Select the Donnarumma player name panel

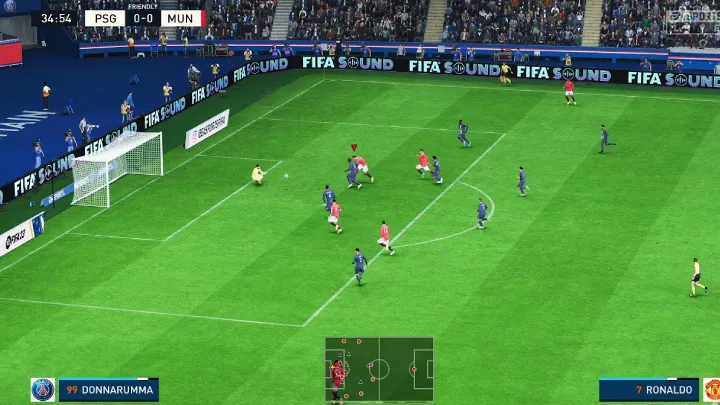pos(108,390)
